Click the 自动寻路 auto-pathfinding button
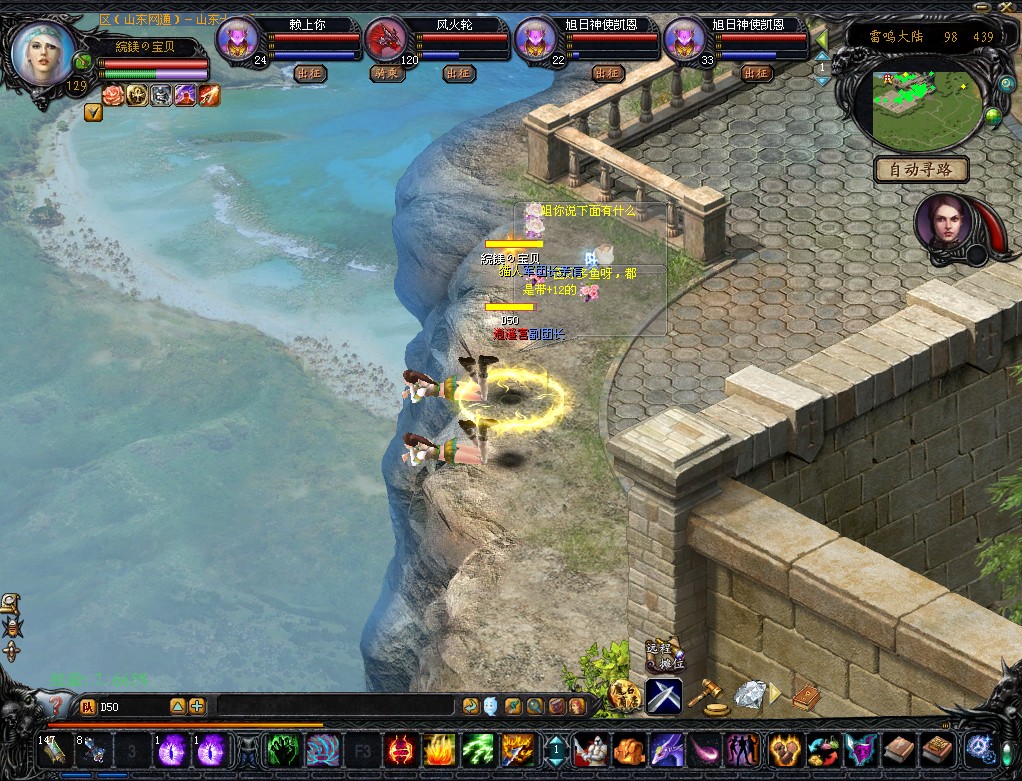 (x=921, y=170)
